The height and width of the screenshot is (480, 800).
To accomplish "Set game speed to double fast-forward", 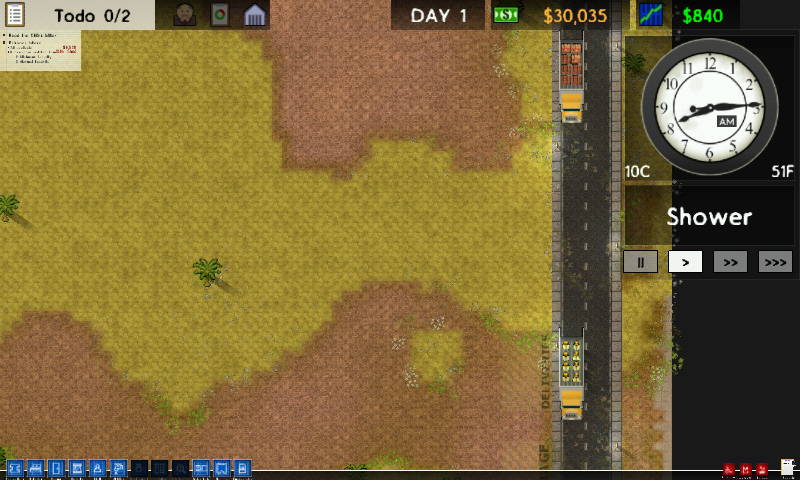I will (x=730, y=262).
